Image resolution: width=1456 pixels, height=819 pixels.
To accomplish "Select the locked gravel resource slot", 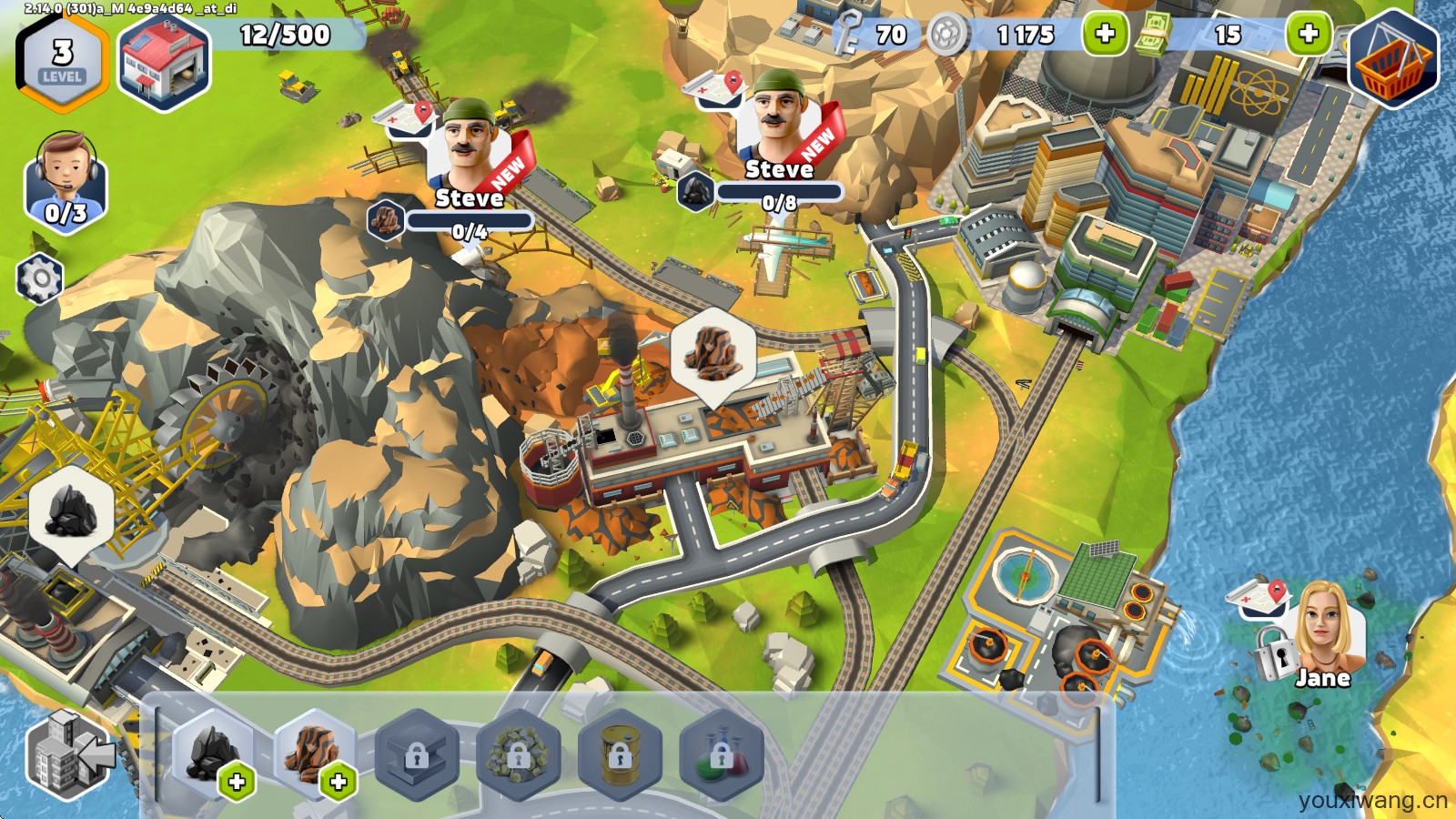I will (517, 755).
